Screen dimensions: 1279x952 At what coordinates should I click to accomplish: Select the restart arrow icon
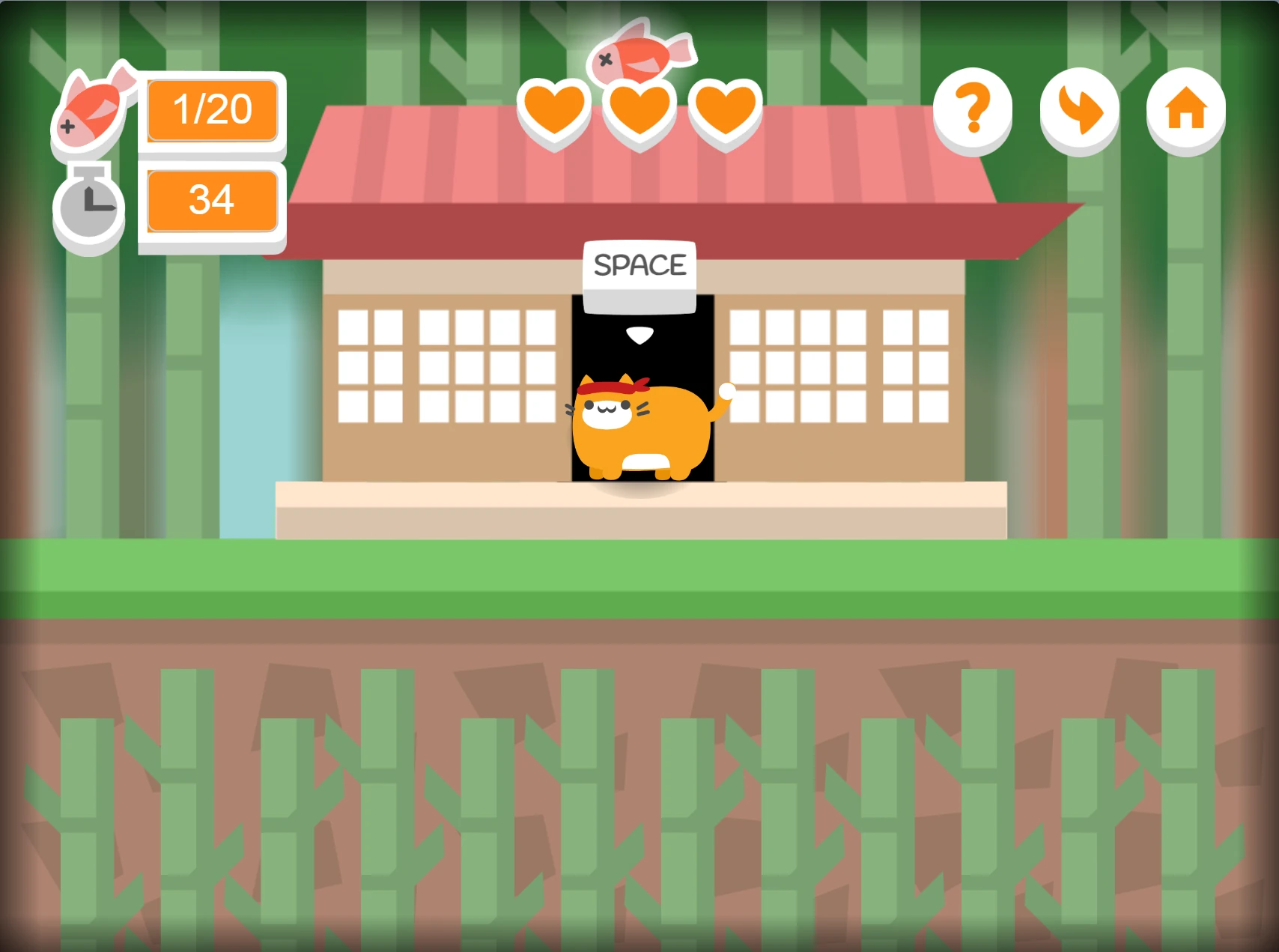(1079, 109)
